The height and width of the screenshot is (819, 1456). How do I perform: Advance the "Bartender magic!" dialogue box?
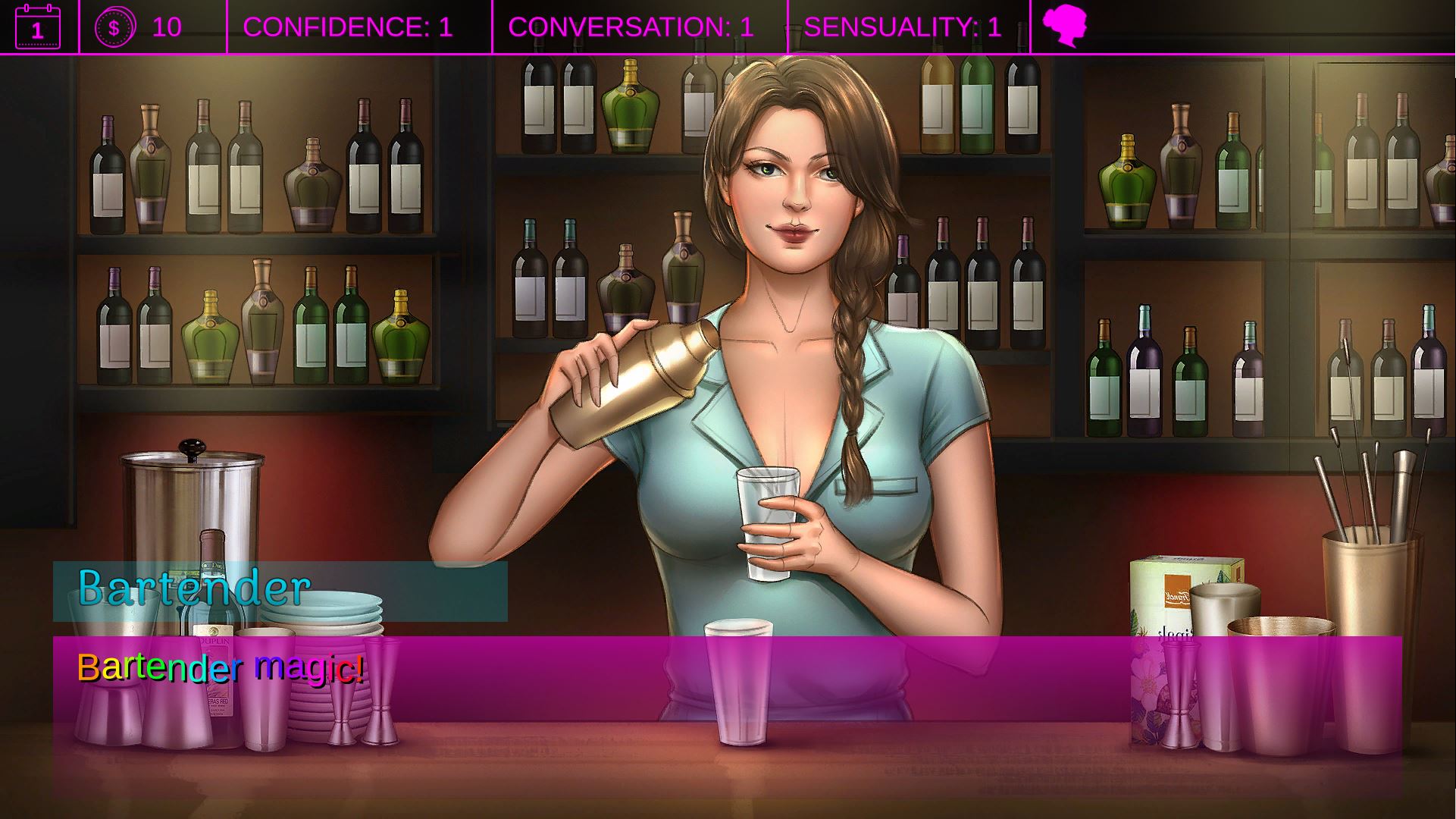tap(727, 716)
